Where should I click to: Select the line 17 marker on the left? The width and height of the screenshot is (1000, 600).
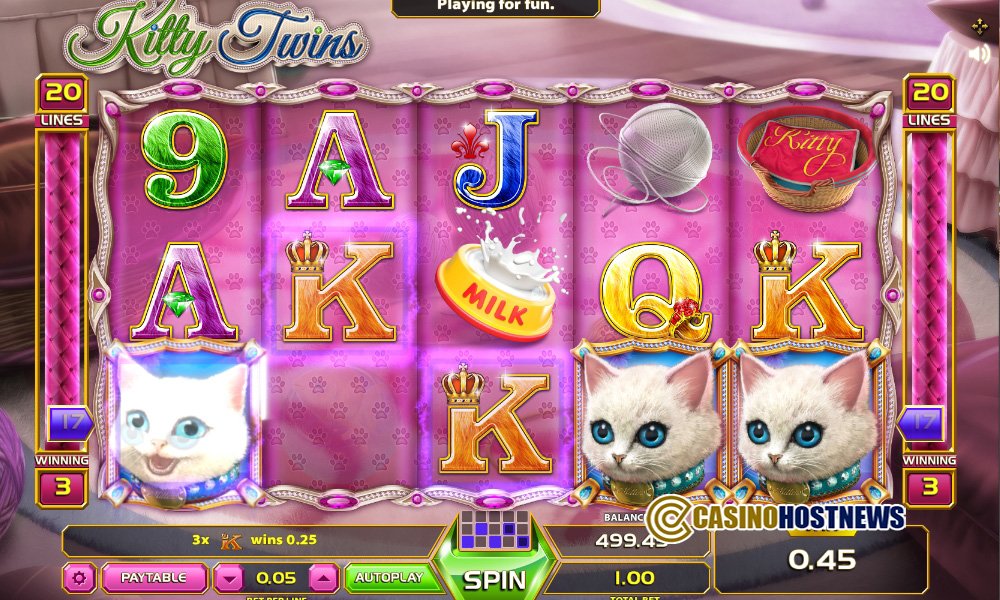[69, 423]
